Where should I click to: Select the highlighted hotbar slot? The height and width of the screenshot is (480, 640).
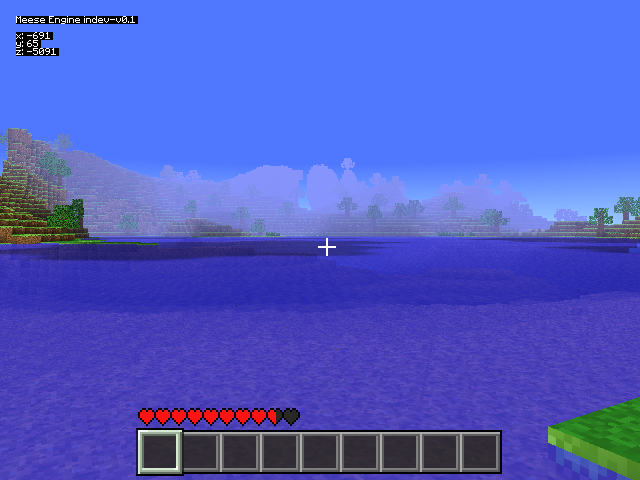(x=160, y=452)
